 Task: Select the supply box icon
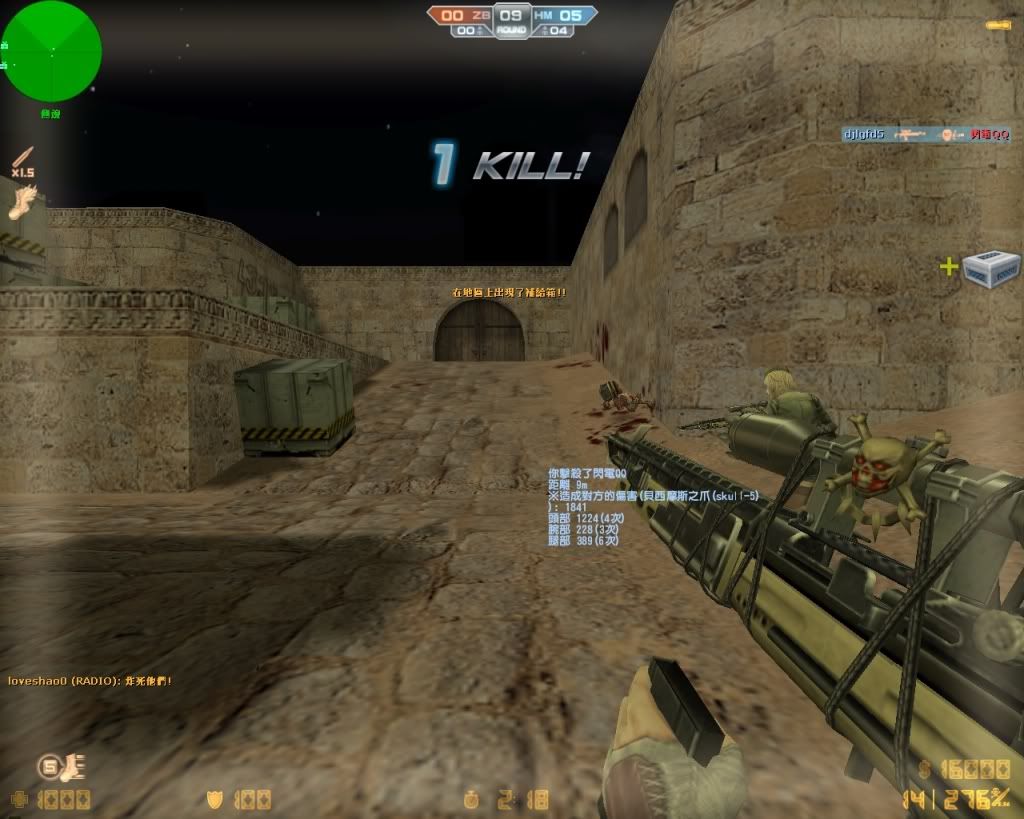(x=991, y=268)
